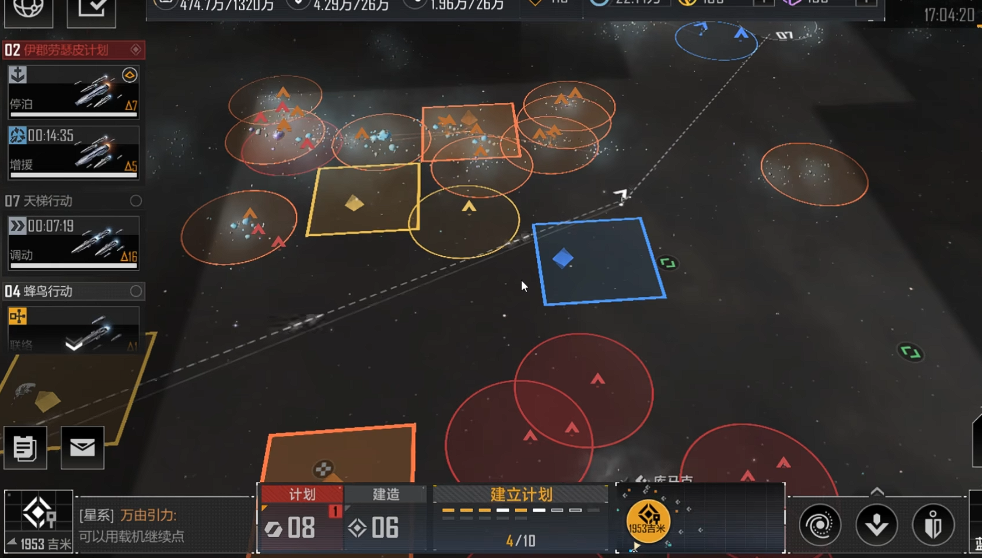Select the 停泊 docked fleet card
The height and width of the screenshot is (558, 982).
point(73,92)
